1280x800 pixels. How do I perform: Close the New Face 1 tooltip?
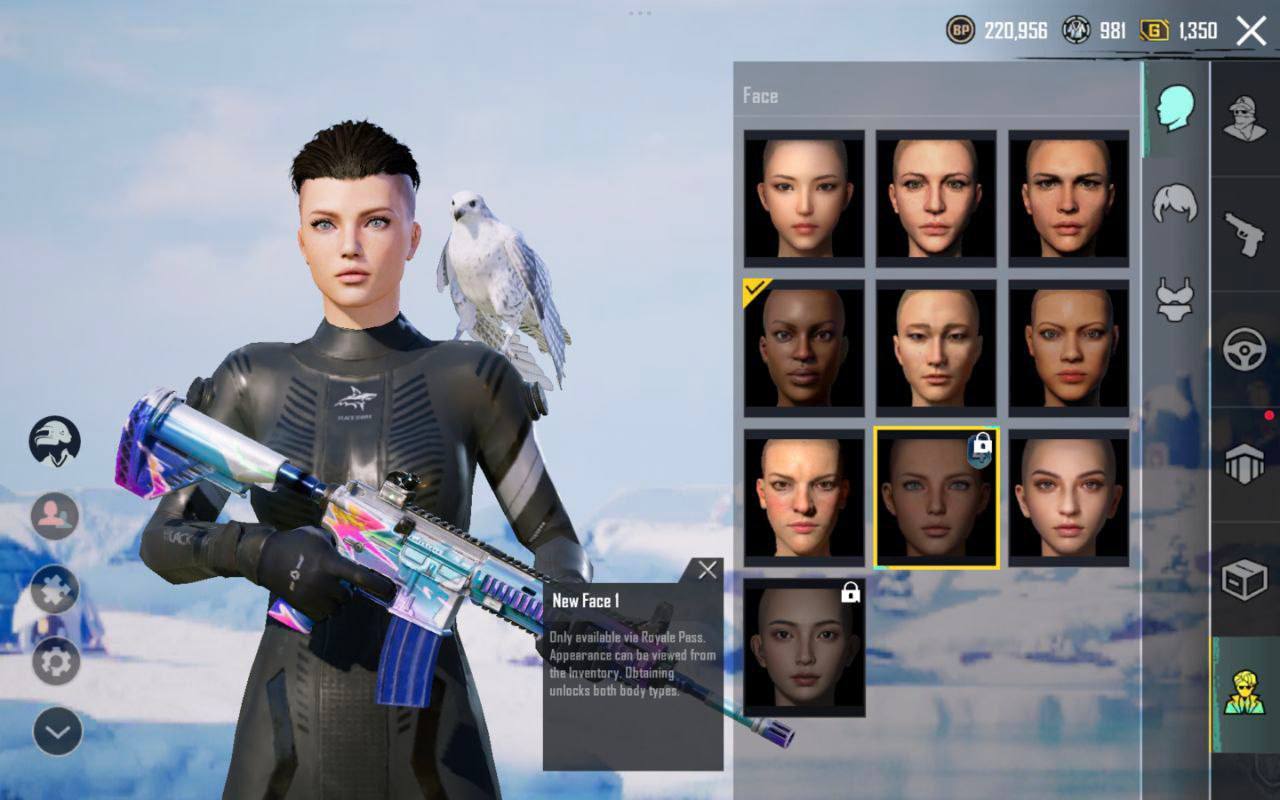point(707,571)
